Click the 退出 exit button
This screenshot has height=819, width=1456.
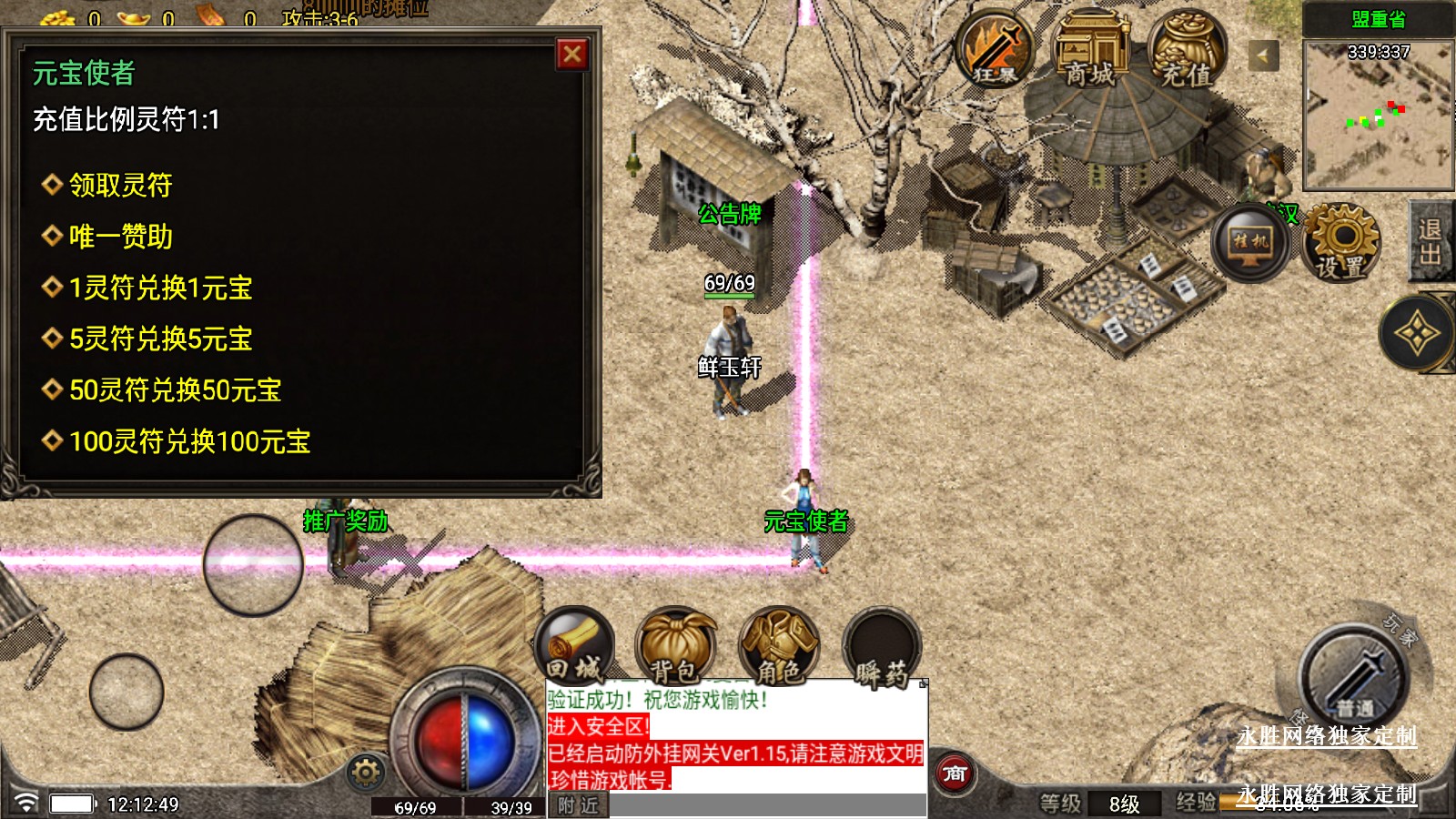pos(1431,241)
